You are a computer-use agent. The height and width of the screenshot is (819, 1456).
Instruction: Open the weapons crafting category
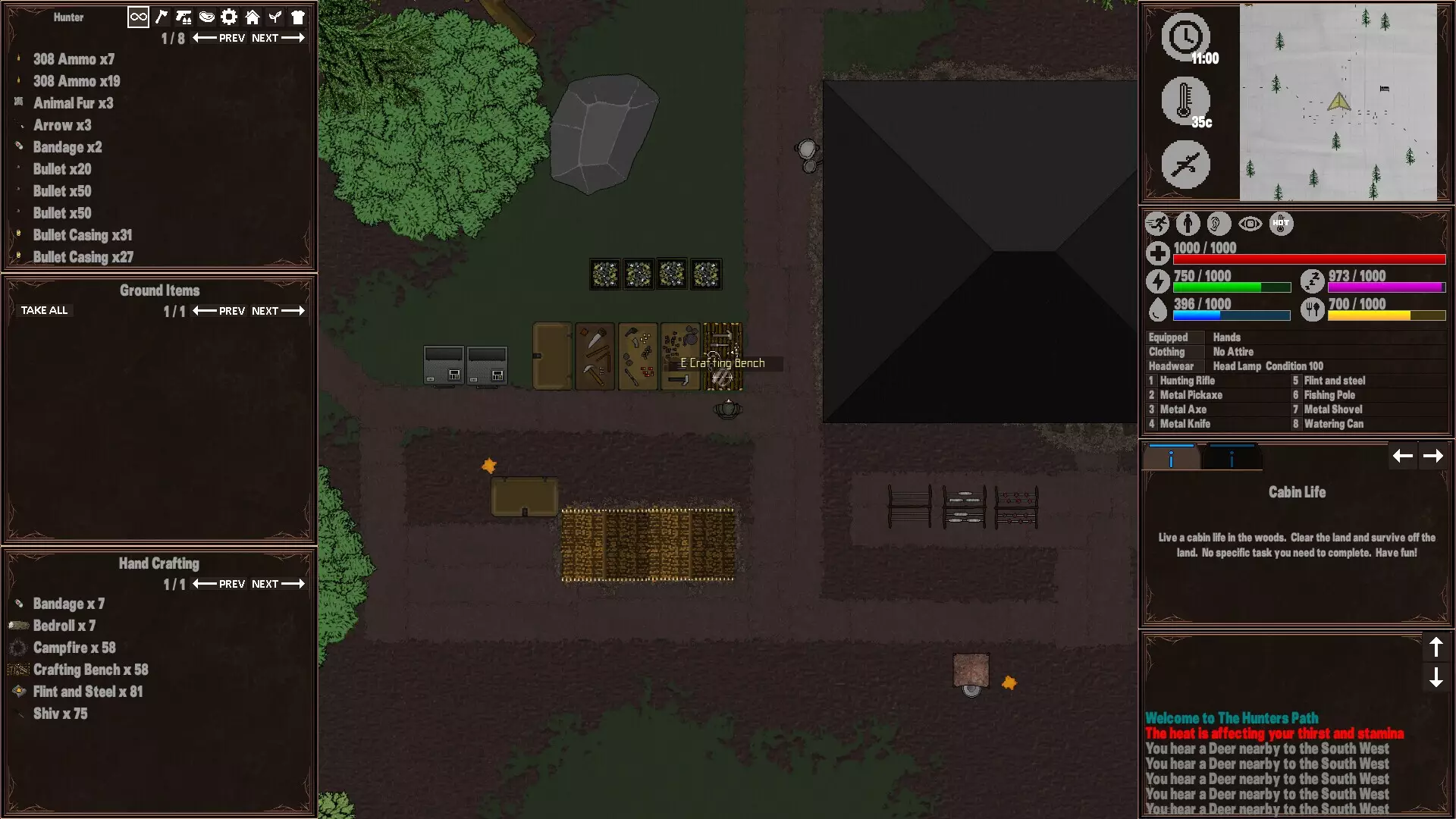[x=184, y=17]
